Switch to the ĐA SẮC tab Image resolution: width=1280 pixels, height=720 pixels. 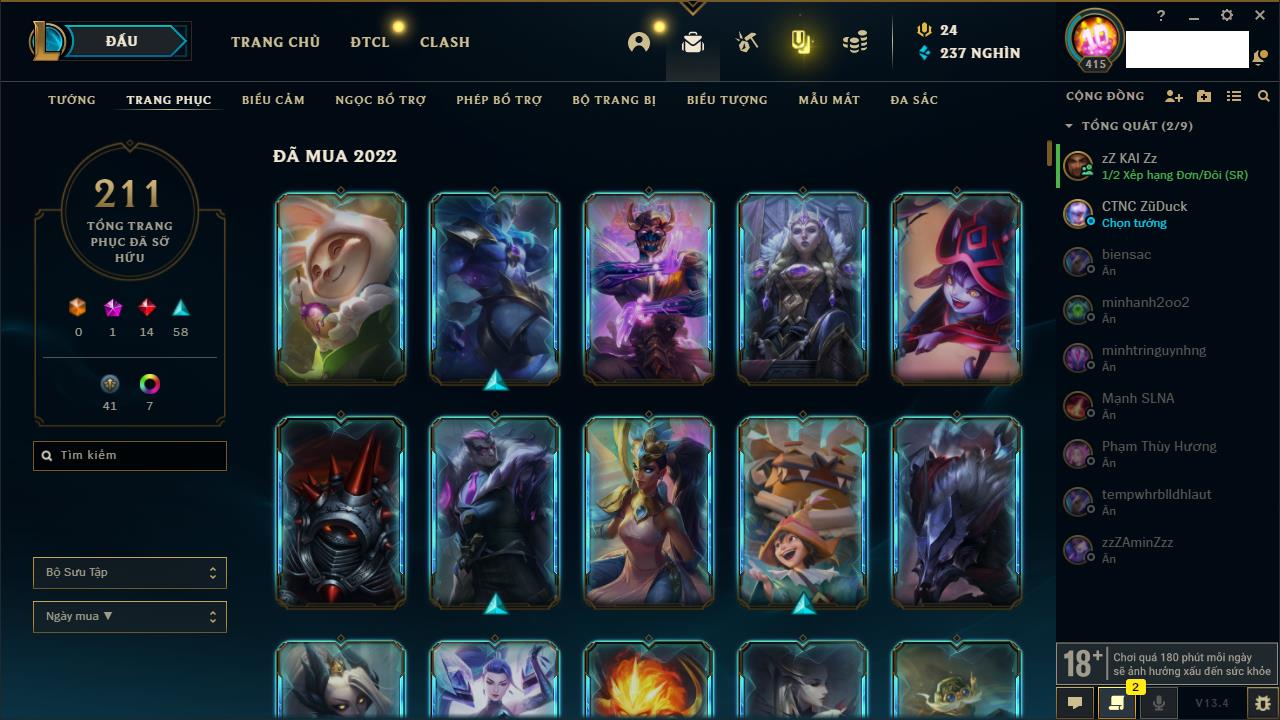[x=914, y=100]
